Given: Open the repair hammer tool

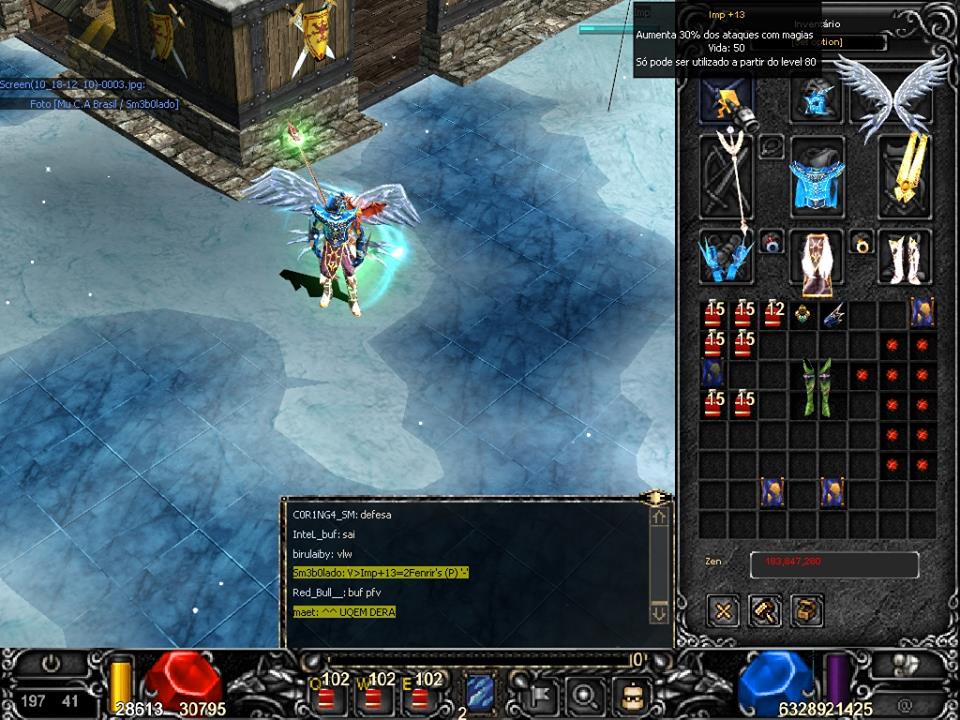Looking at the screenshot, I should (x=765, y=610).
